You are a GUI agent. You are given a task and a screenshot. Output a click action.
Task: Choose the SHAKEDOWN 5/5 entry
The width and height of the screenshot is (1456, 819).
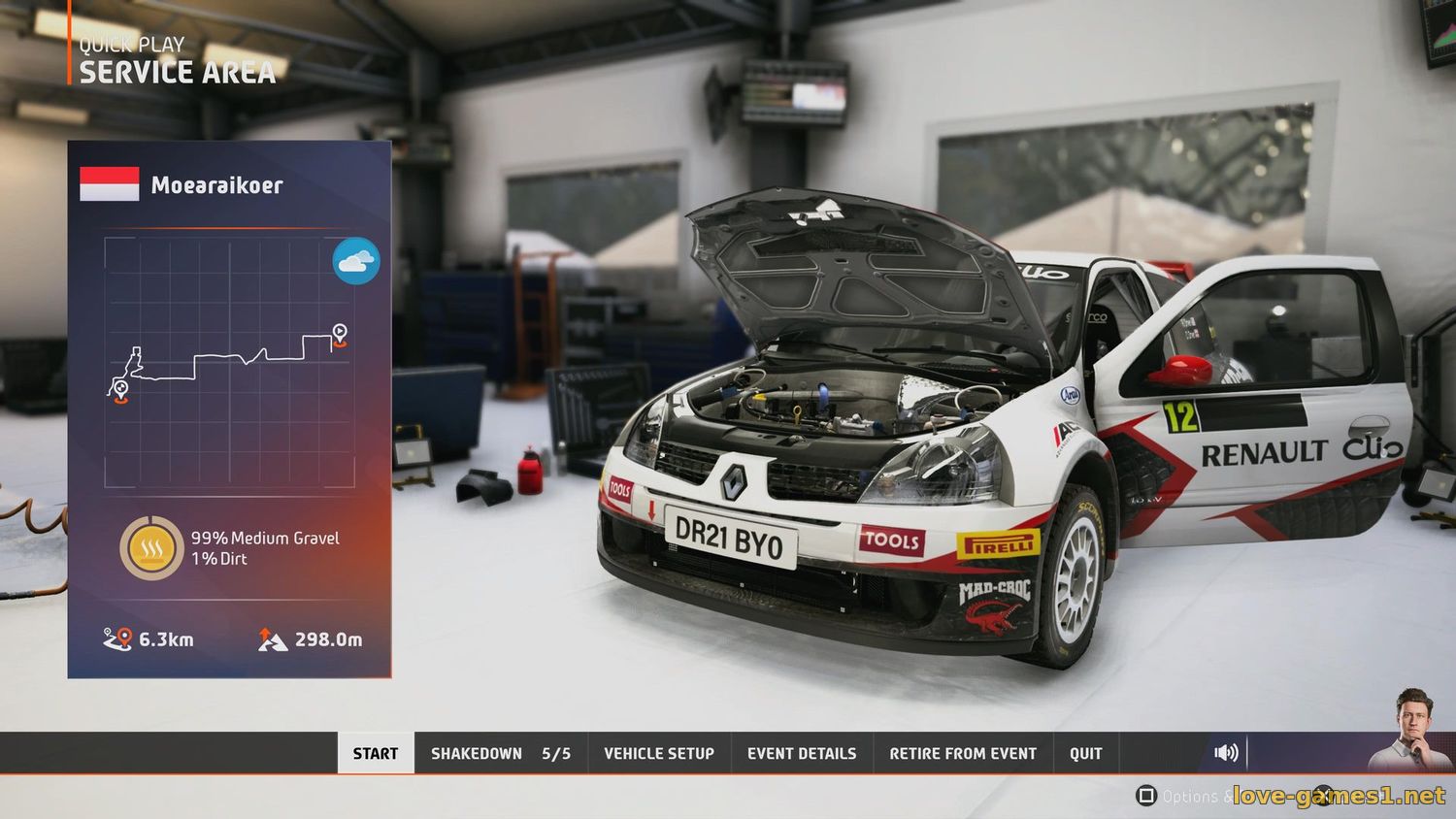tap(500, 753)
